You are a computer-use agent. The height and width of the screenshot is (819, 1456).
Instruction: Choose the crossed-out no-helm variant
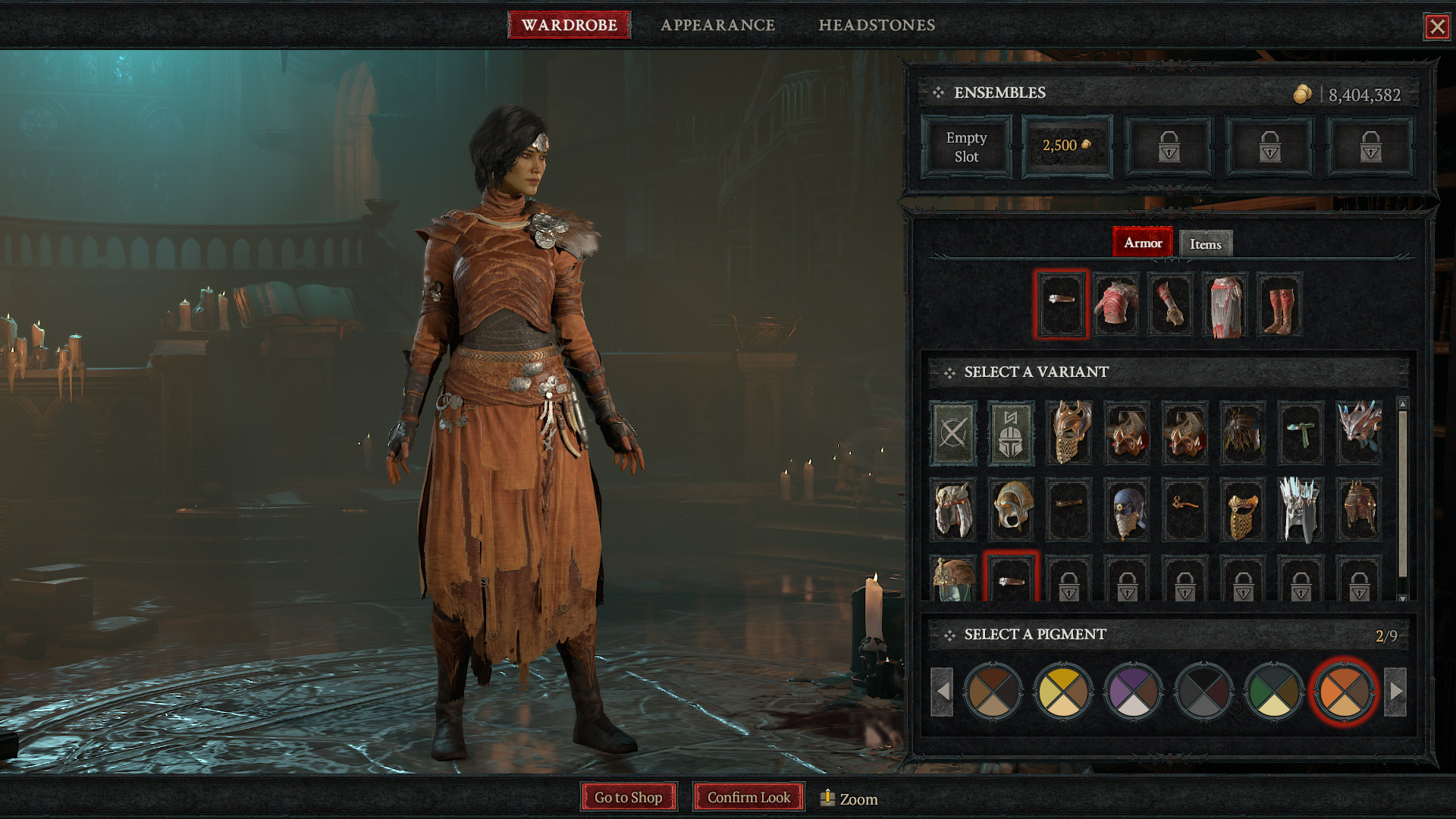click(x=953, y=434)
